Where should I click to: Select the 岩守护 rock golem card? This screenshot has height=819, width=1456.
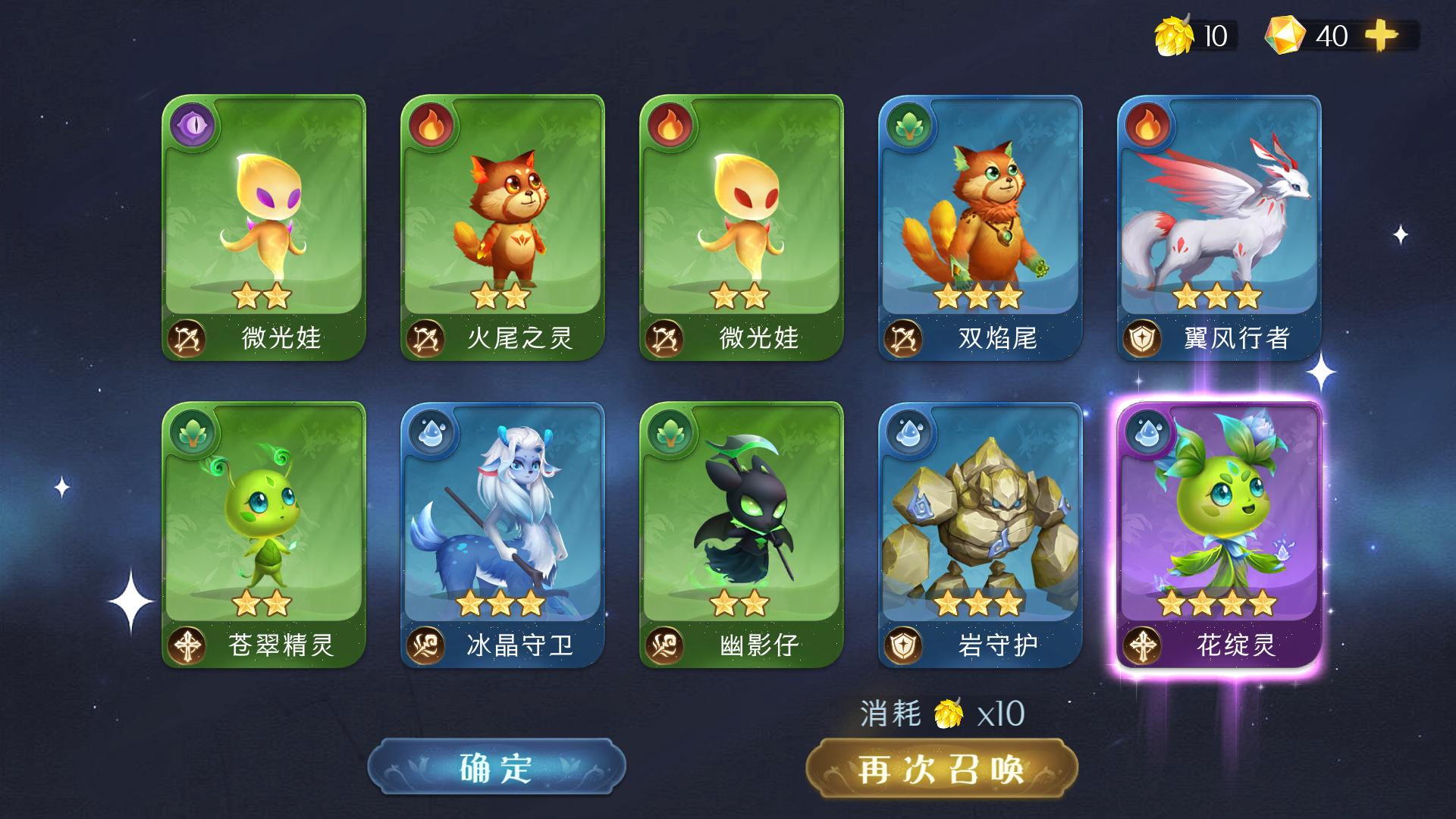[x=981, y=535]
